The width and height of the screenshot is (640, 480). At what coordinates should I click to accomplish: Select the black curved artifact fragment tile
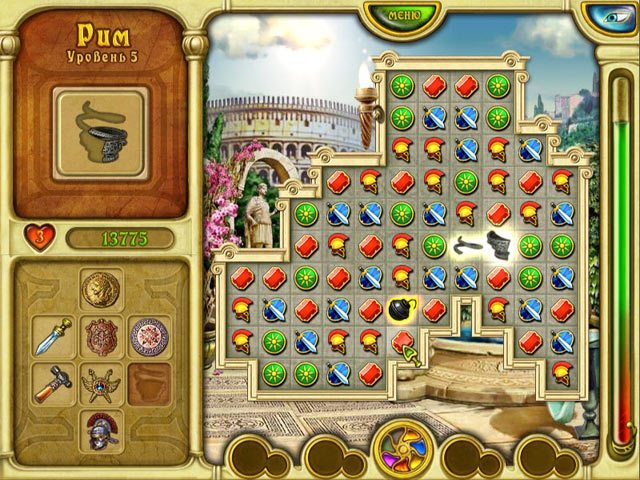(x=466, y=244)
